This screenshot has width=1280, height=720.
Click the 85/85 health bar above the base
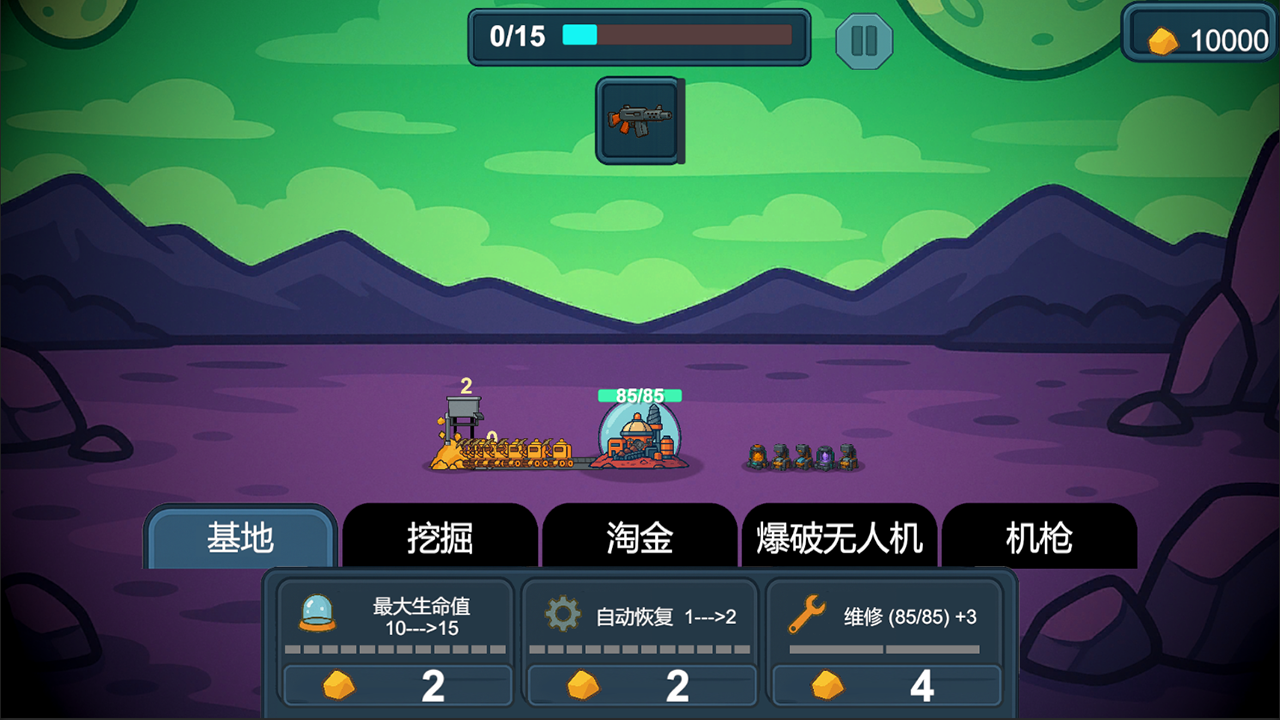tap(639, 396)
